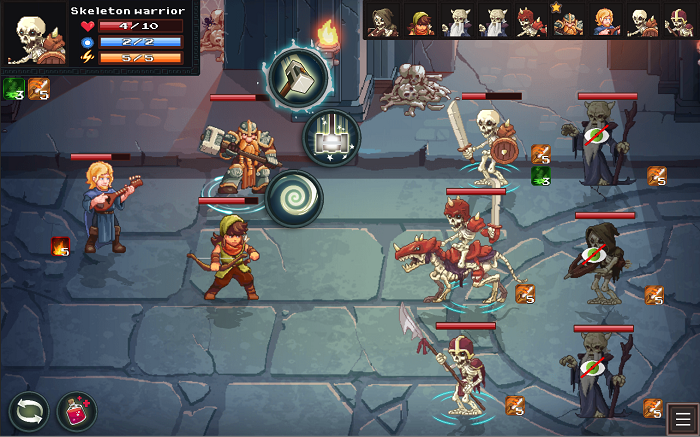The image size is (700, 437).
Task: Open the hamburger menu button
Action: tap(682, 418)
